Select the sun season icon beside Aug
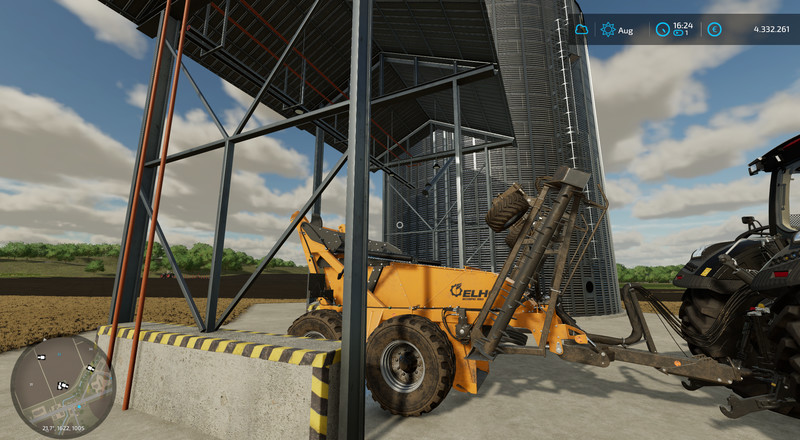Viewport: 800px width, 440px height. click(607, 30)
